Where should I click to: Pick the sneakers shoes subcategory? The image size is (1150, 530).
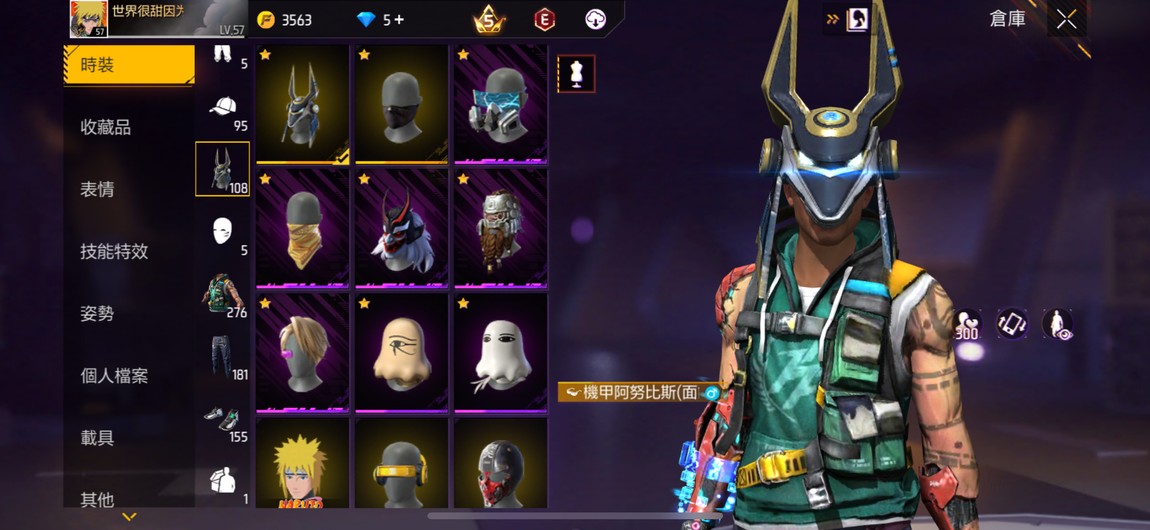pos(223,418)
